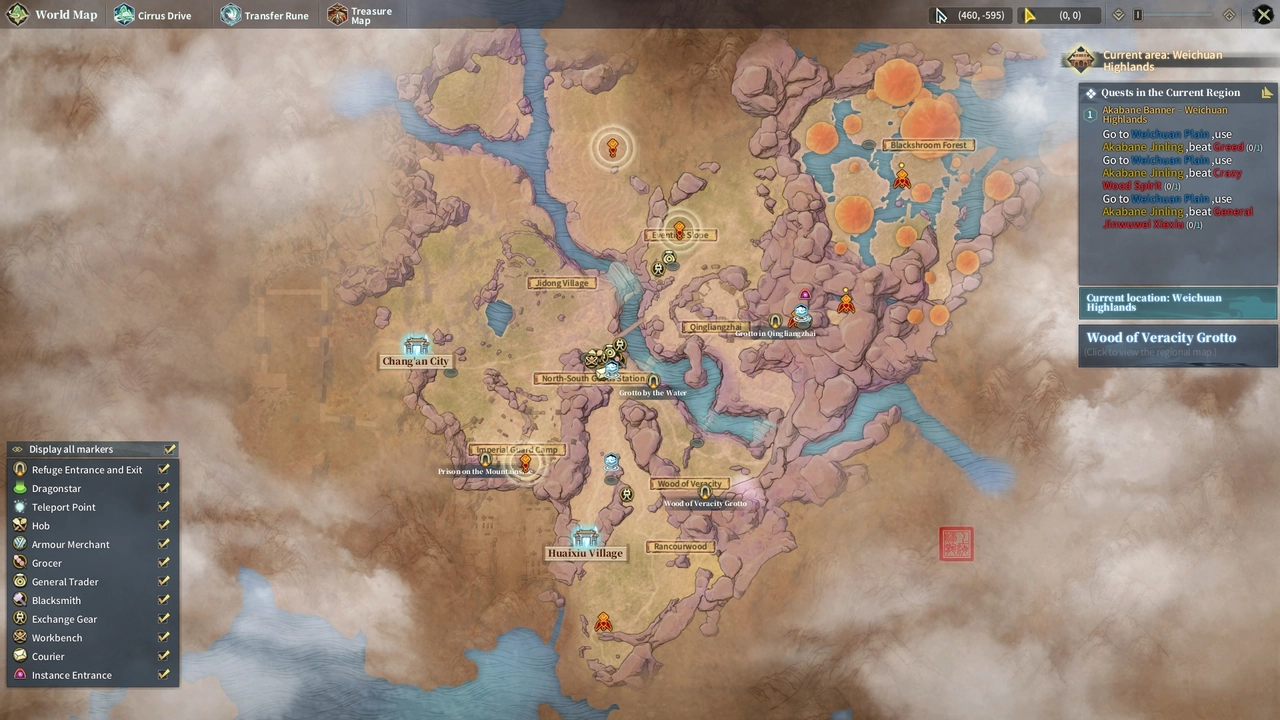
Task: Open the Wood of Veracity Grotto regional map
Action: click(x=1177, y=343)
